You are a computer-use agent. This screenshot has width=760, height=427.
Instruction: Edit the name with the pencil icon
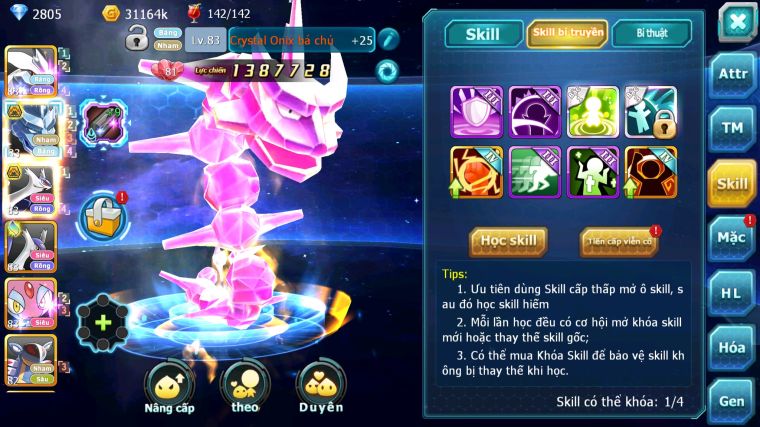tap(389, 39)
